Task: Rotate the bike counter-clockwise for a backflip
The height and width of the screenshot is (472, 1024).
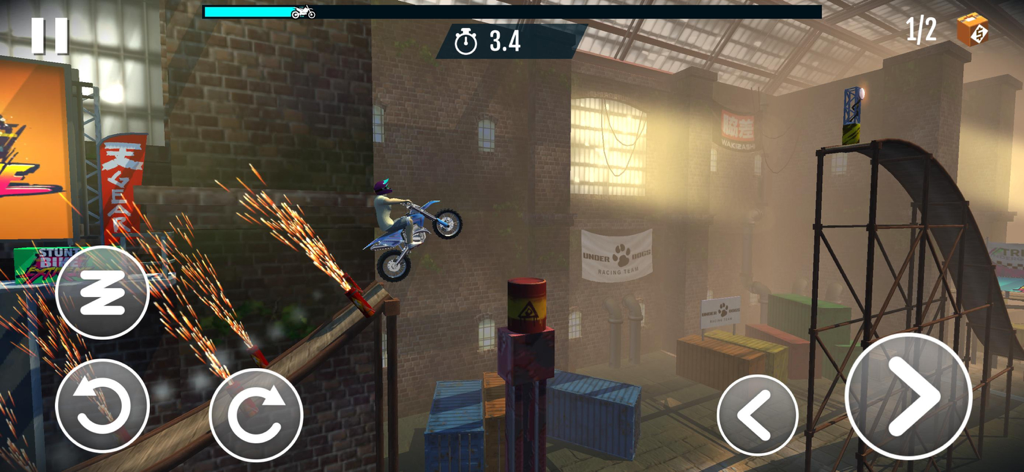Action: click(102, 406)
